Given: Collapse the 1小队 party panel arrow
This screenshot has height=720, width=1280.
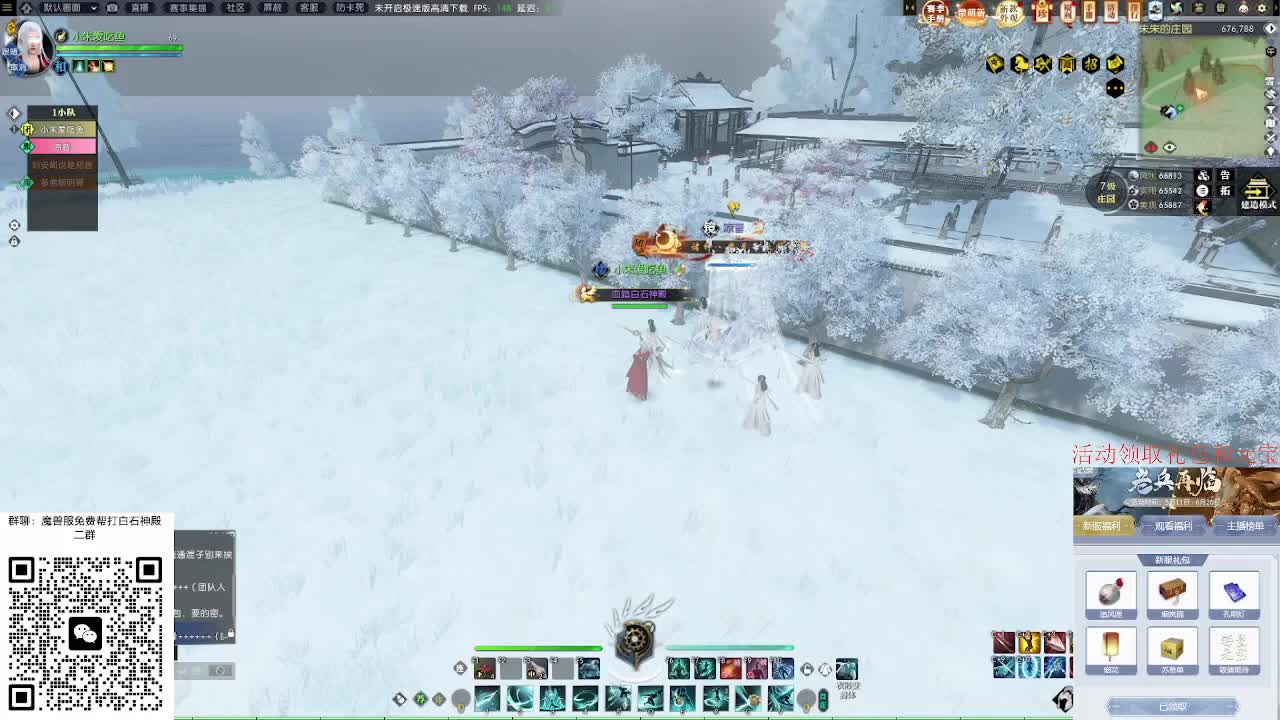Looking at the screenshot, I should [14, 112].
